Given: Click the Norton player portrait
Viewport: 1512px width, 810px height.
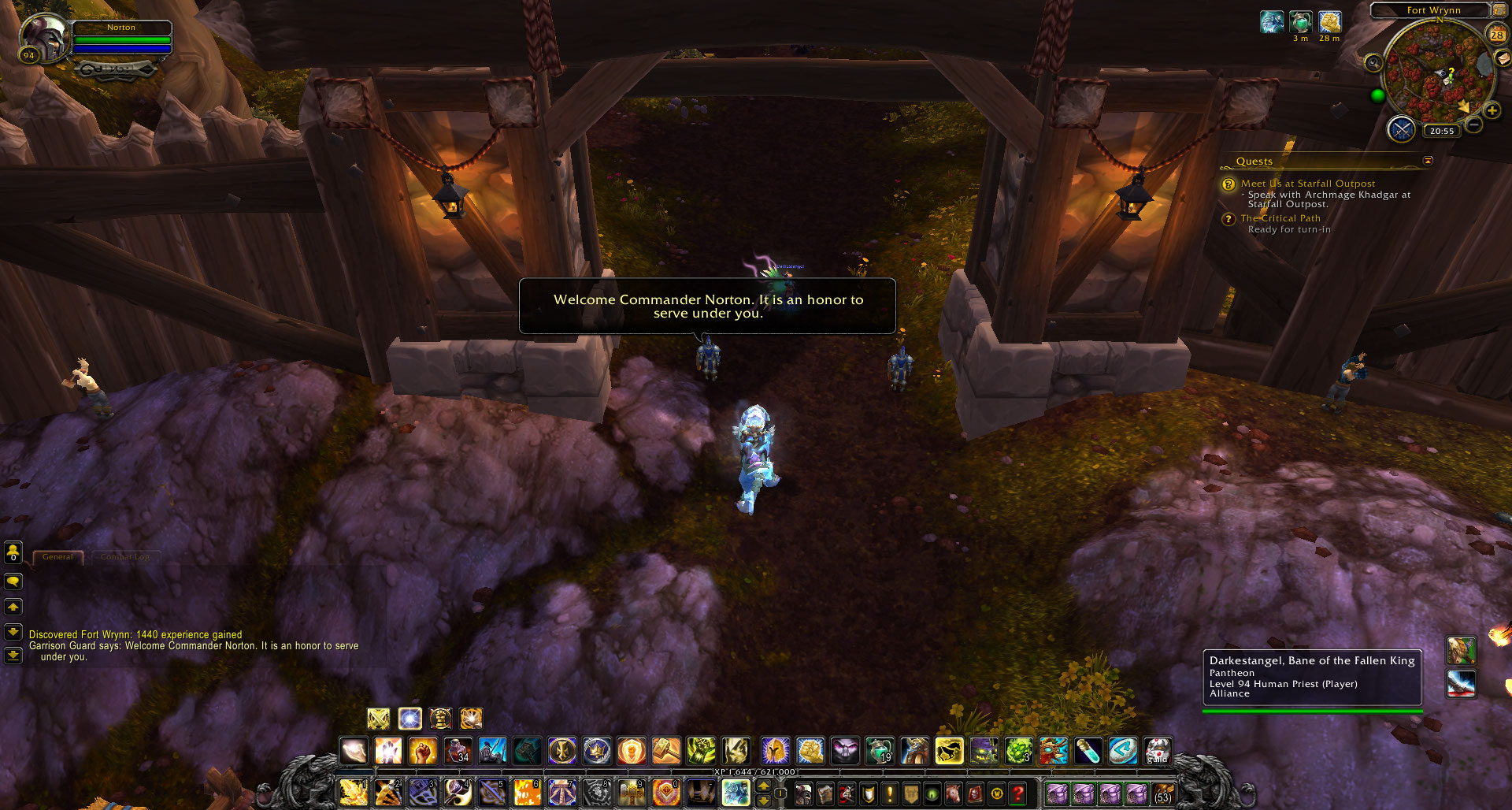Looking at the screenshot, I should 44,36.
